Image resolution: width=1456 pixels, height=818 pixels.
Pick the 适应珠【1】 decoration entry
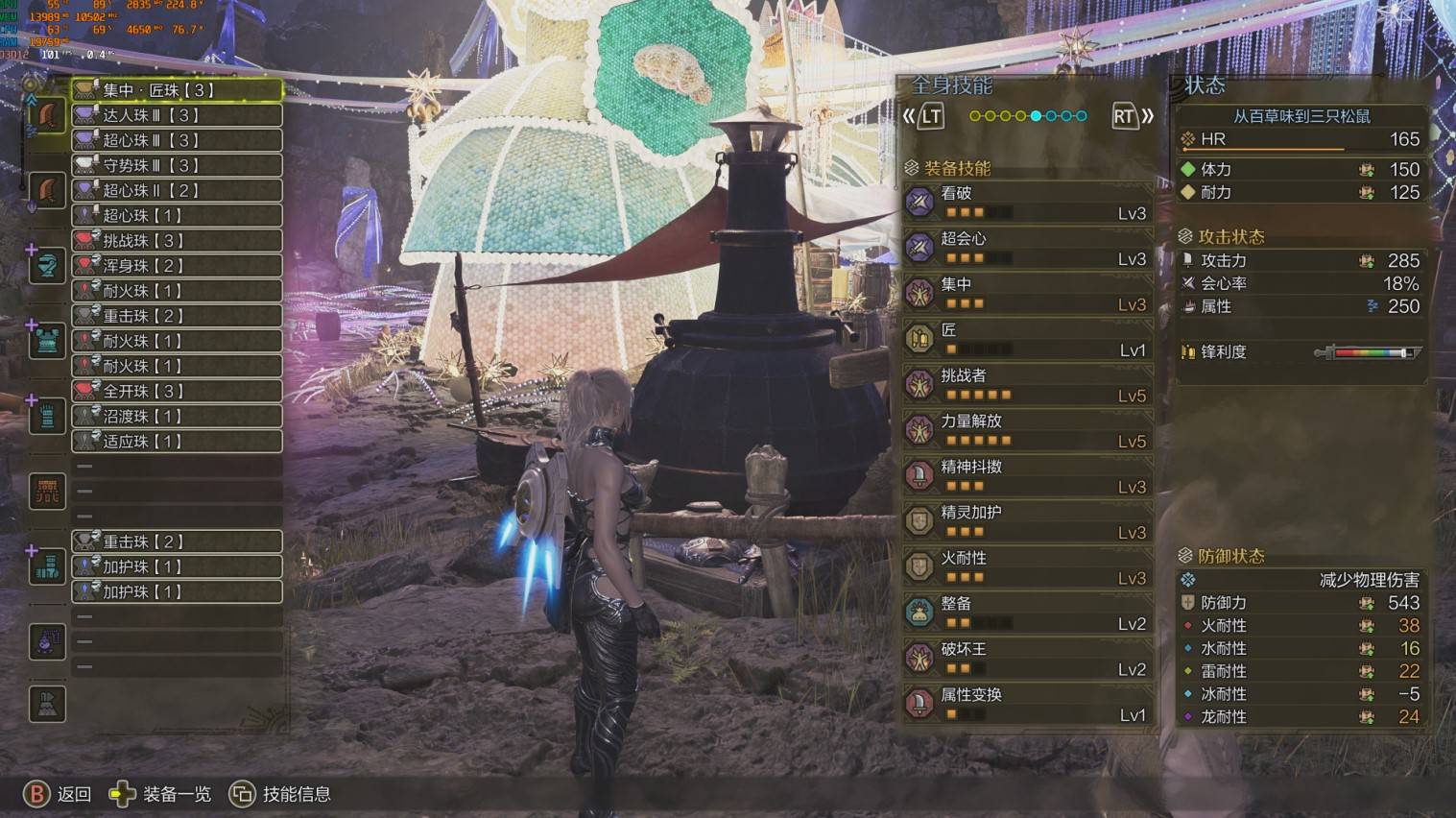coord(177,441)
